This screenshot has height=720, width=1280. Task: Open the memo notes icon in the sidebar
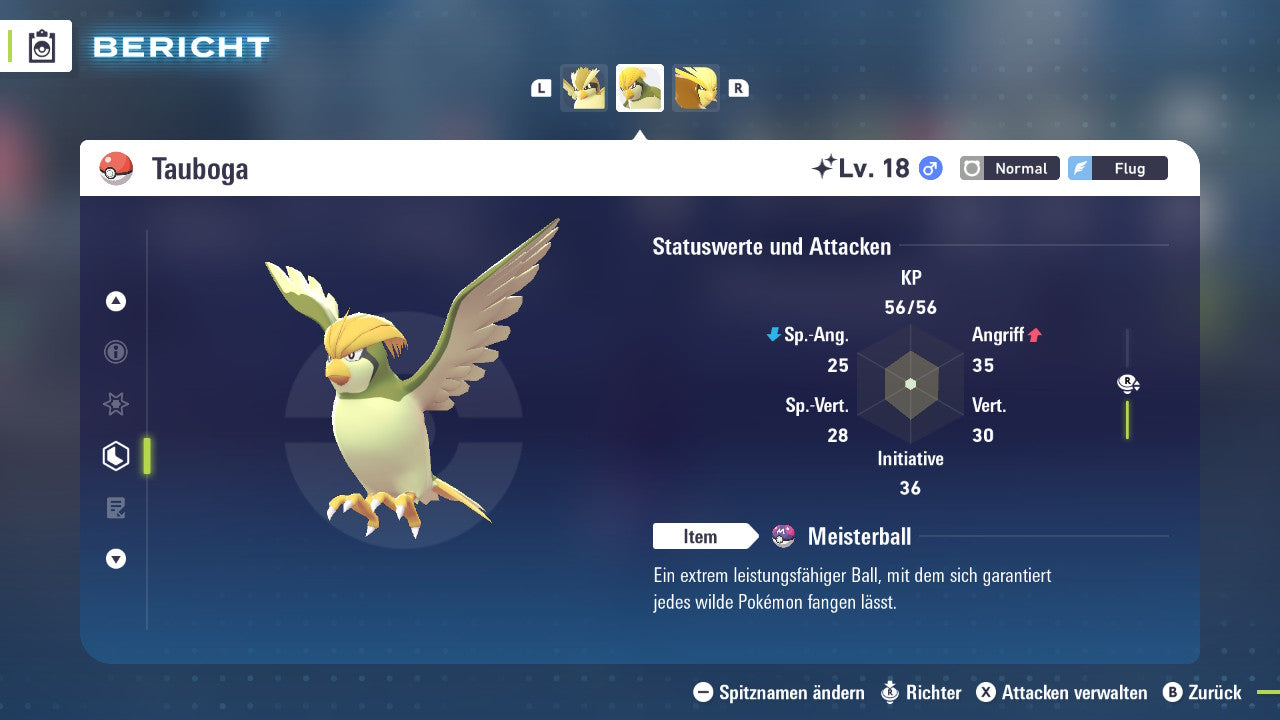pos(115,507)
